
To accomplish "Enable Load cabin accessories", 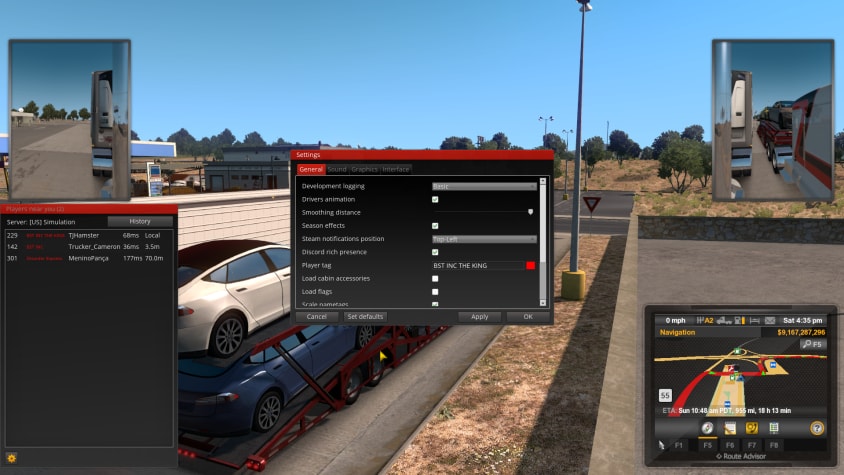I will 435,278.
